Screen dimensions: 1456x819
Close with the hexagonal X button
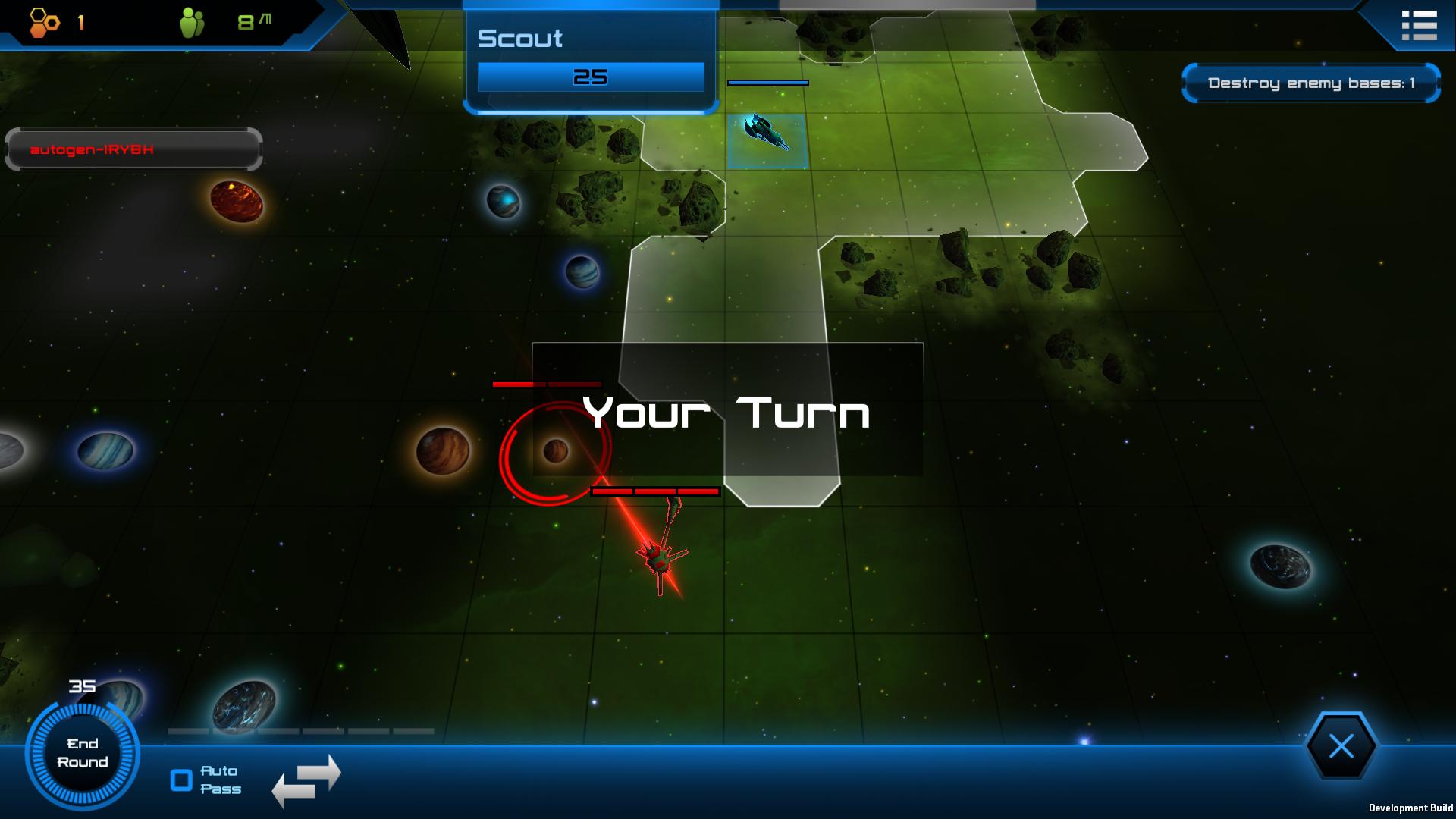pos(1341,747)
